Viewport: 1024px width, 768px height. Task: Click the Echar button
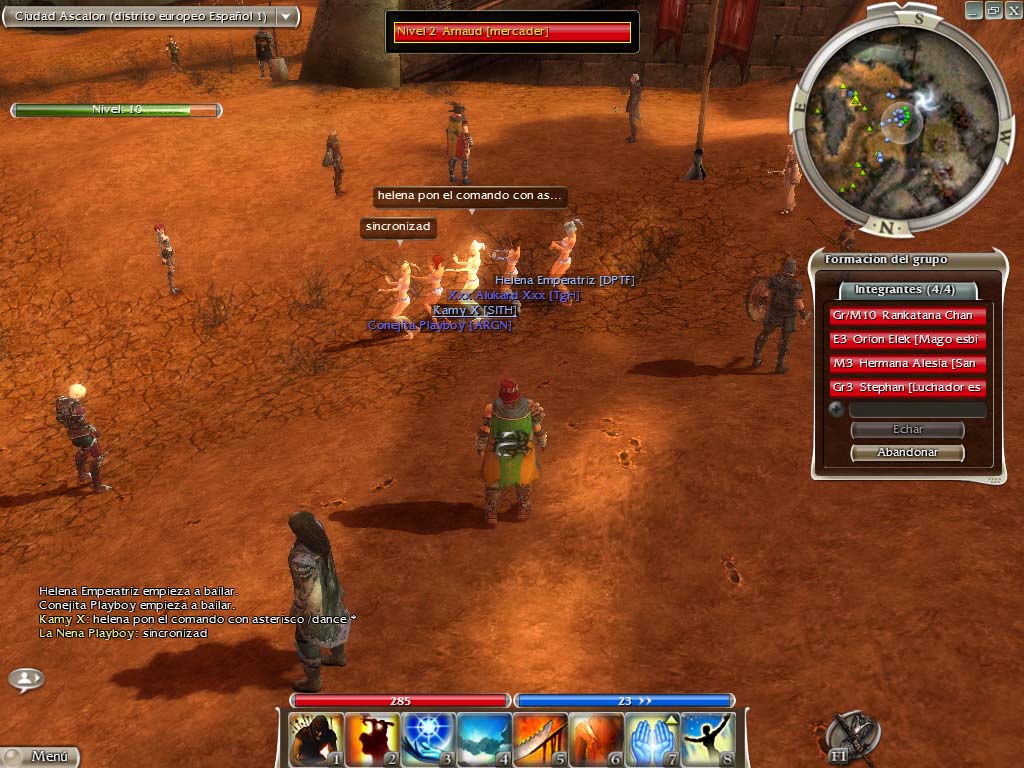click(907, 430)
